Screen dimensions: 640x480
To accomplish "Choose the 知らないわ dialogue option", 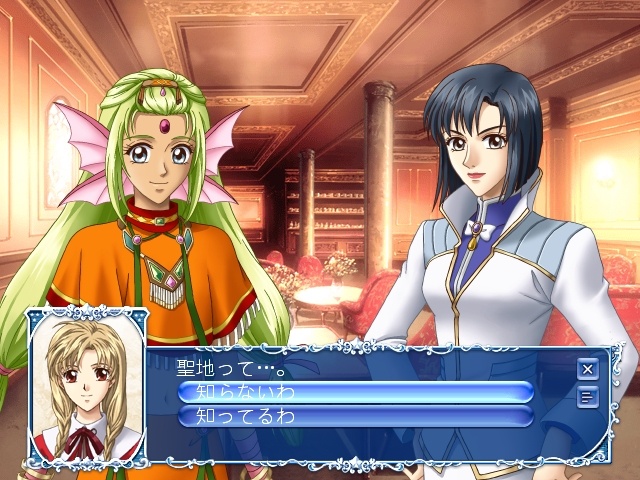I will click(x=355, y=391).
